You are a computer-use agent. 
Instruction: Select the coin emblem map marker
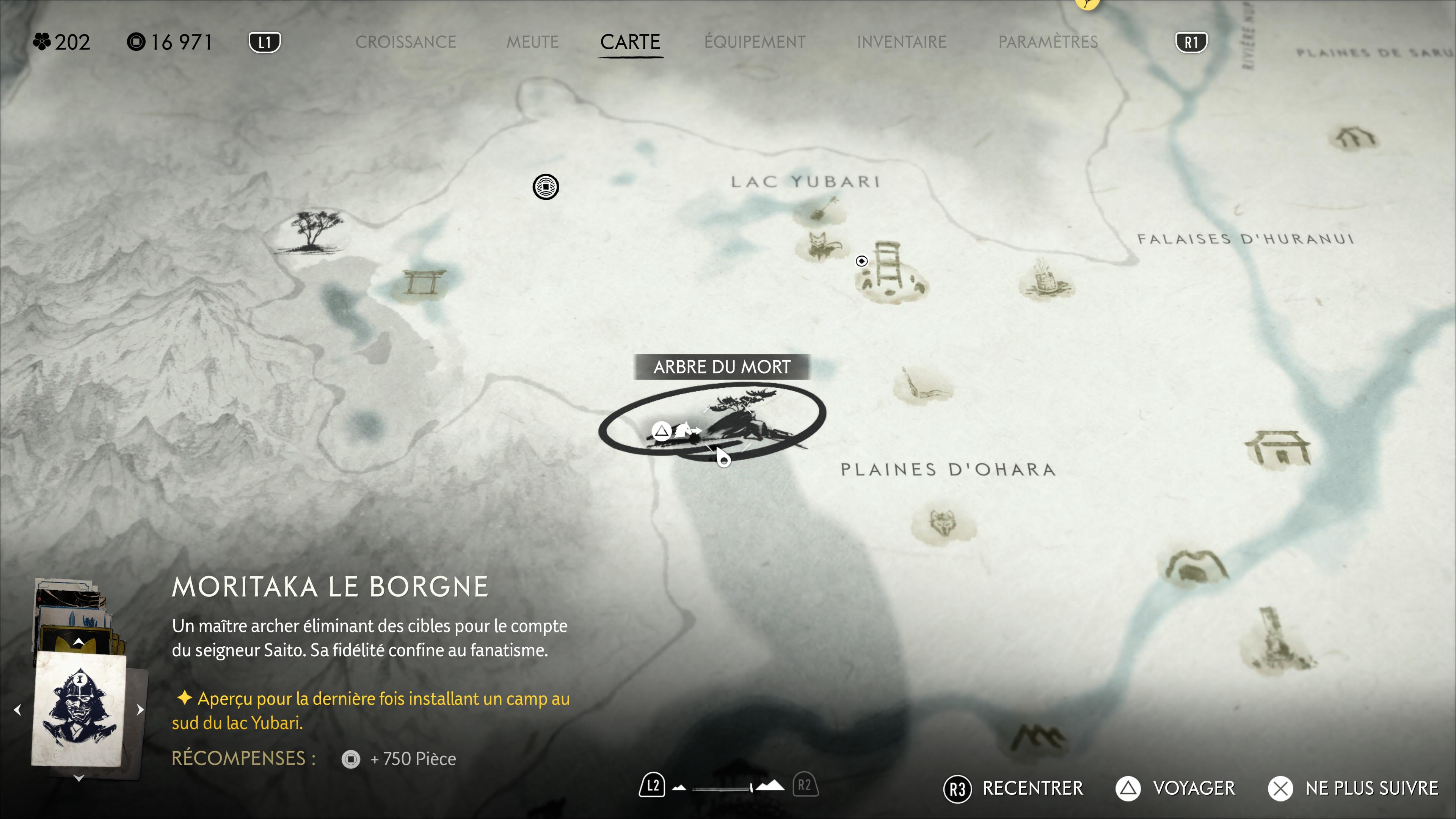[546, 187]
